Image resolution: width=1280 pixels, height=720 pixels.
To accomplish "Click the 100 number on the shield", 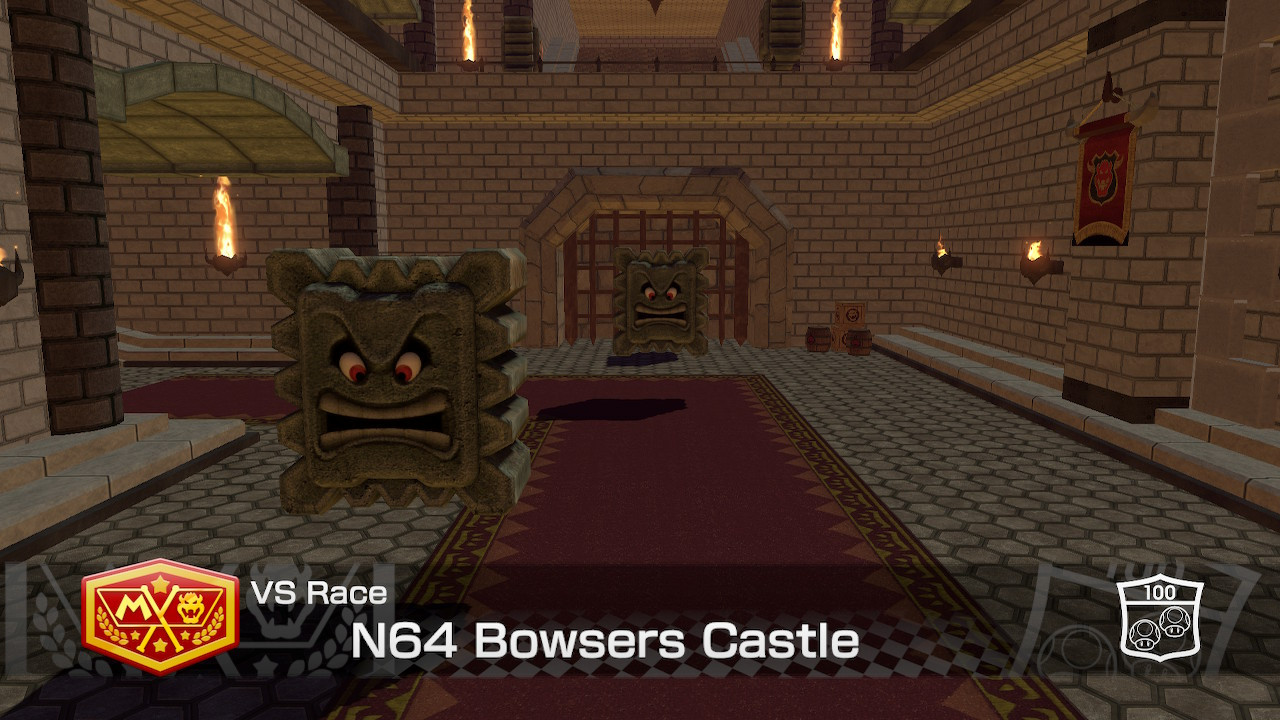I will pyautogui.click(x=1160, y=592).
